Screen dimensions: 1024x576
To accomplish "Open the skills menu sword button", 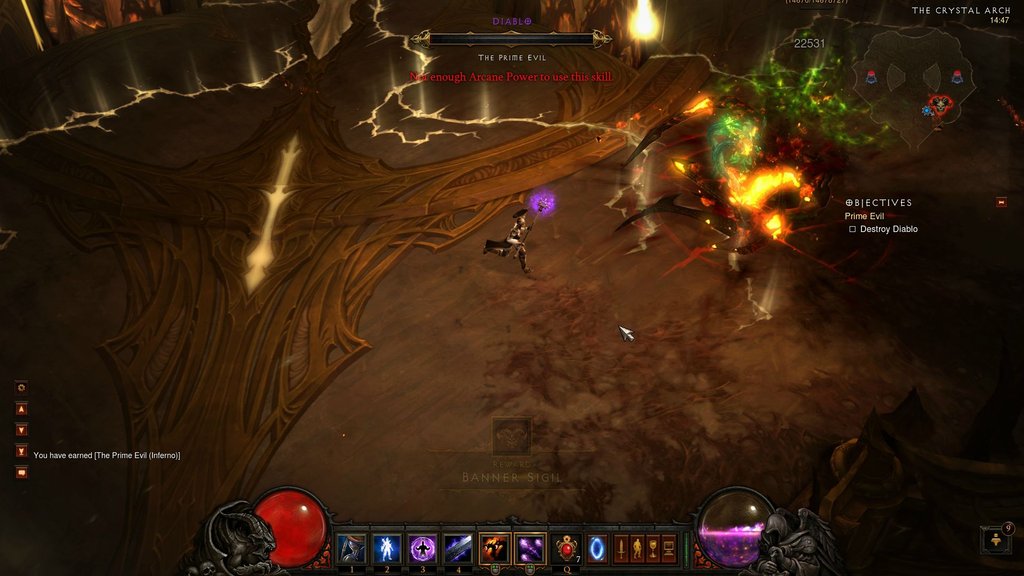I will pos(620,548).
